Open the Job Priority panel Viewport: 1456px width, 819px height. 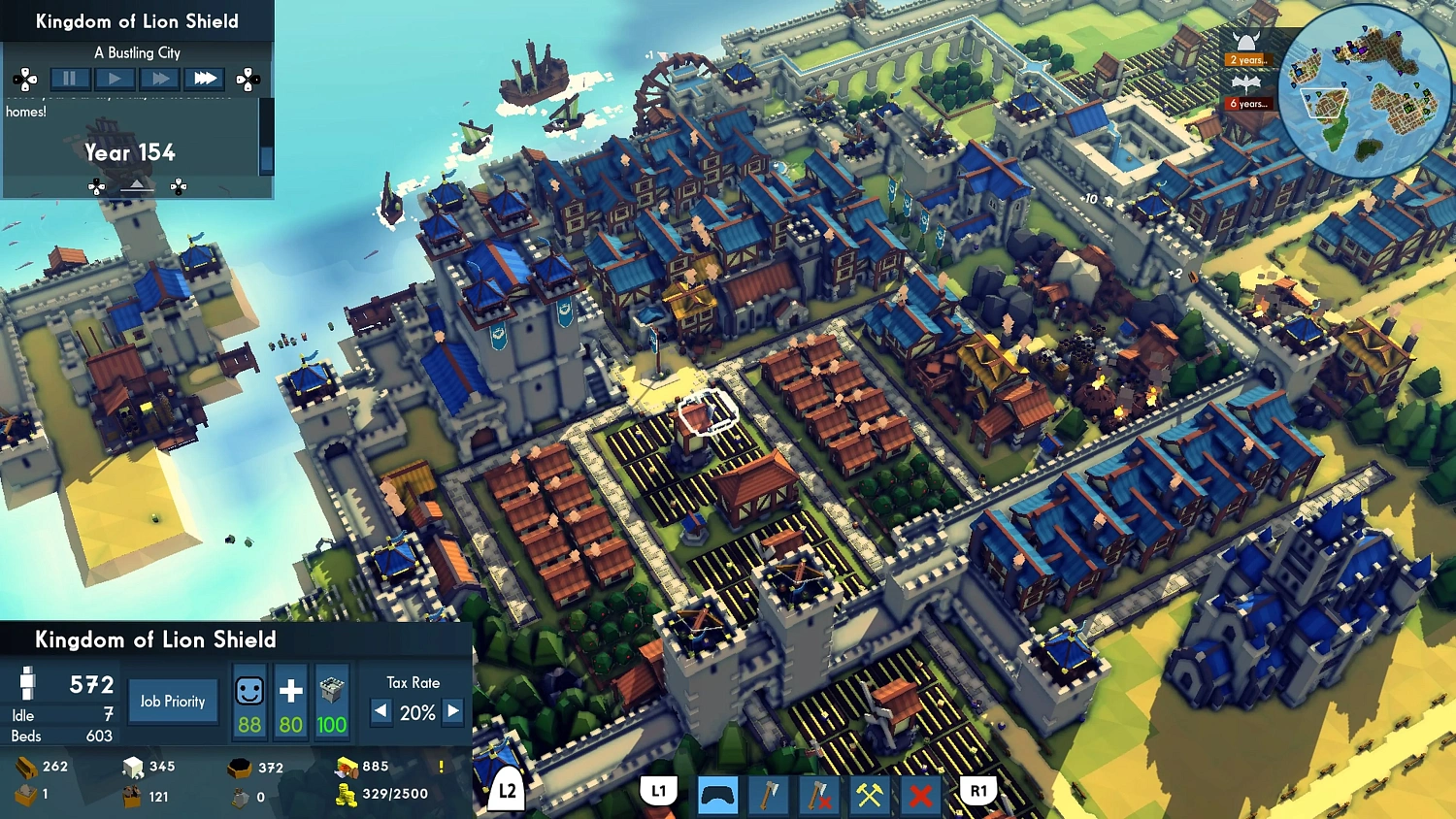[x=173, y=701]
